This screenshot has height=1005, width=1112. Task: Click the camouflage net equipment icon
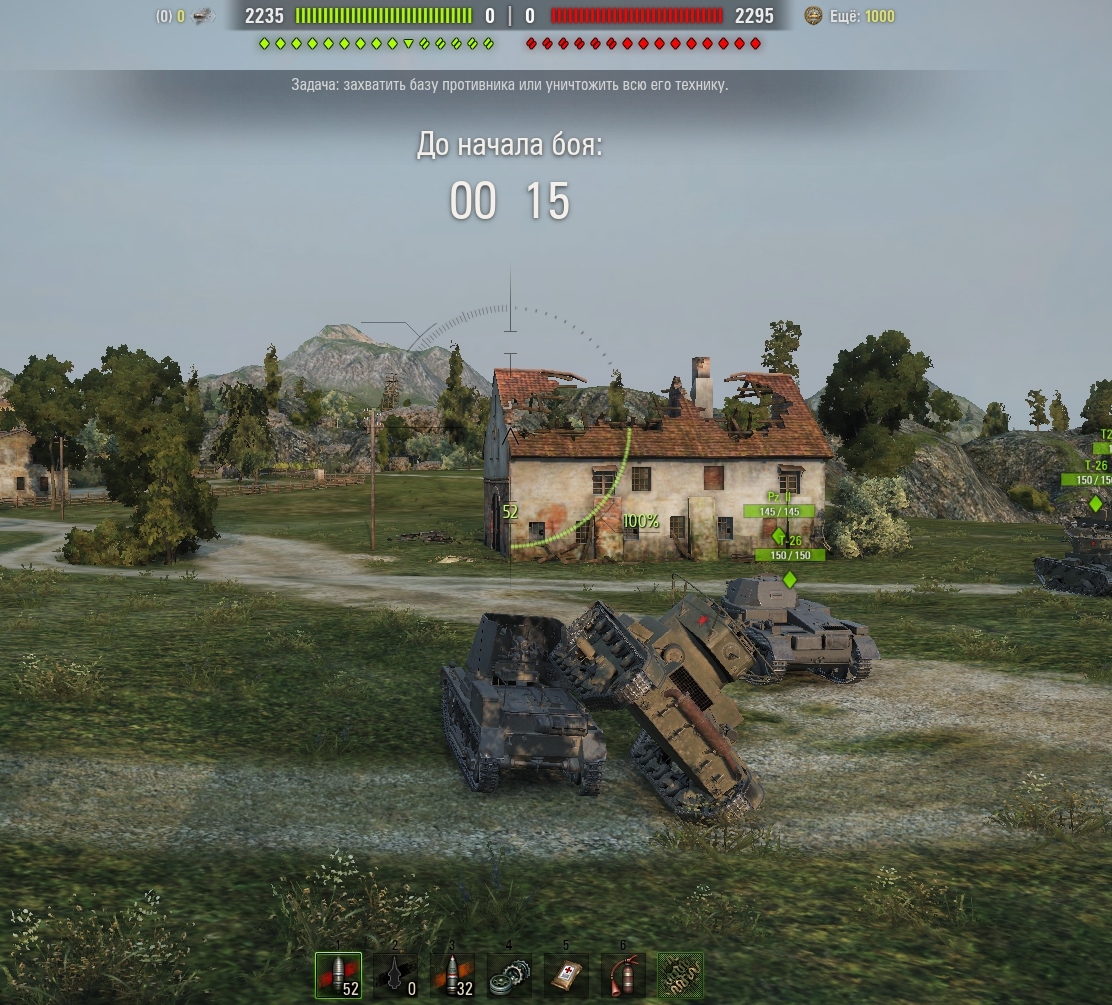point(680,975)
